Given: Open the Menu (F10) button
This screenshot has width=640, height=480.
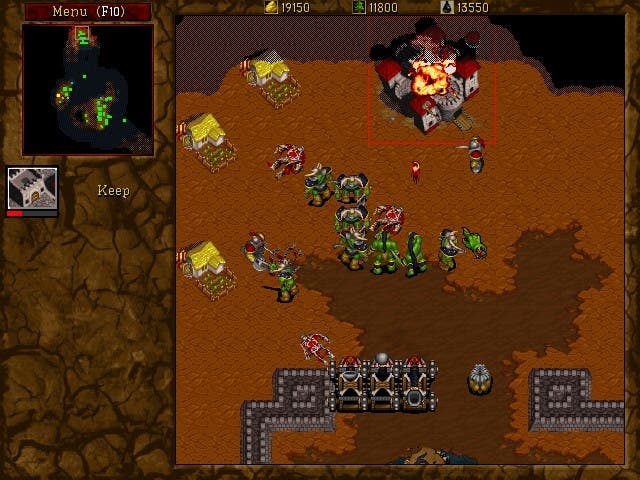Looking at the screenshot, I should point(88,11).
